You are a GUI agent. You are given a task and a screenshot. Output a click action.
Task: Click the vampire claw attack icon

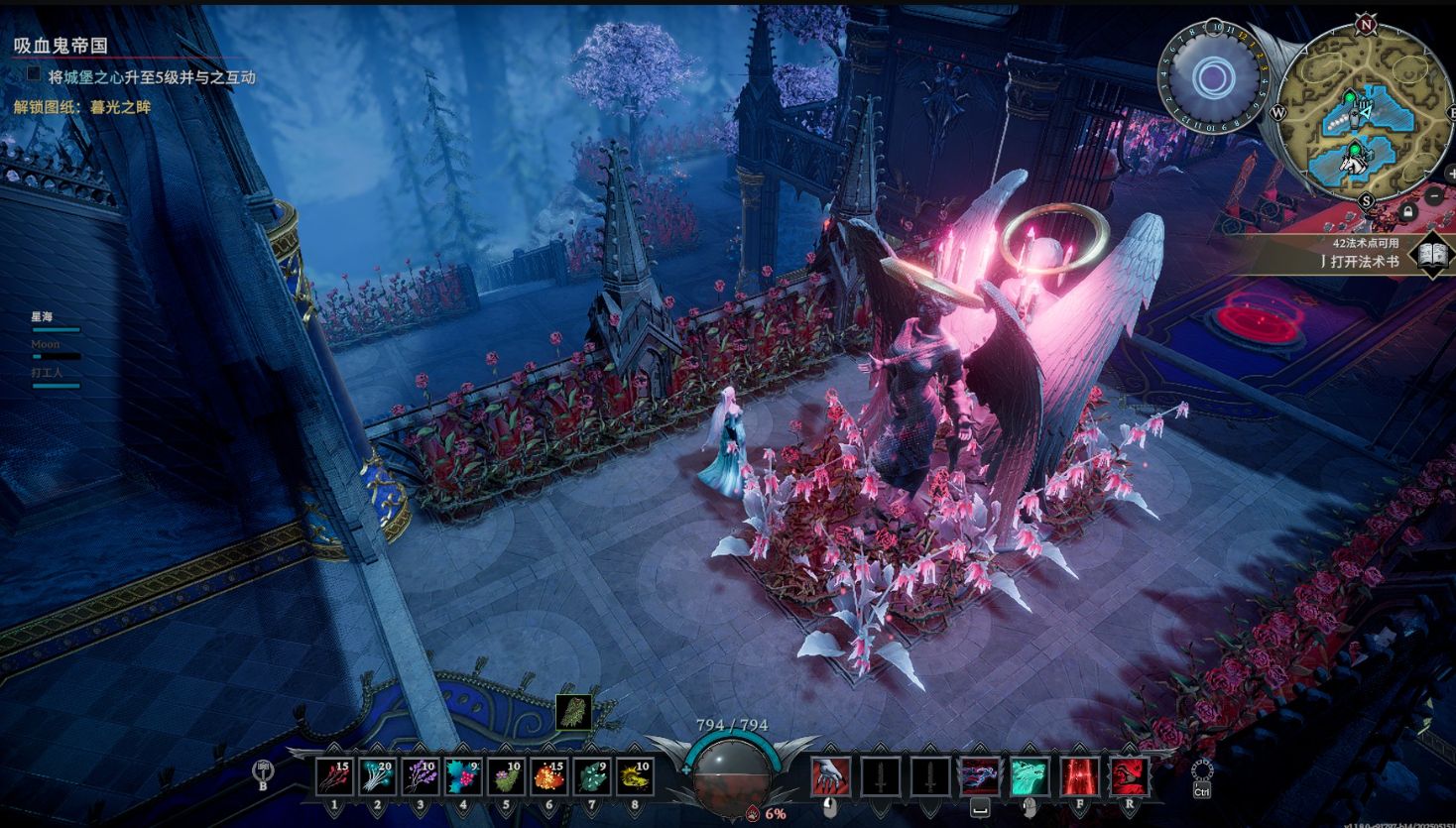pyautogui.click(x=831, y=776)
